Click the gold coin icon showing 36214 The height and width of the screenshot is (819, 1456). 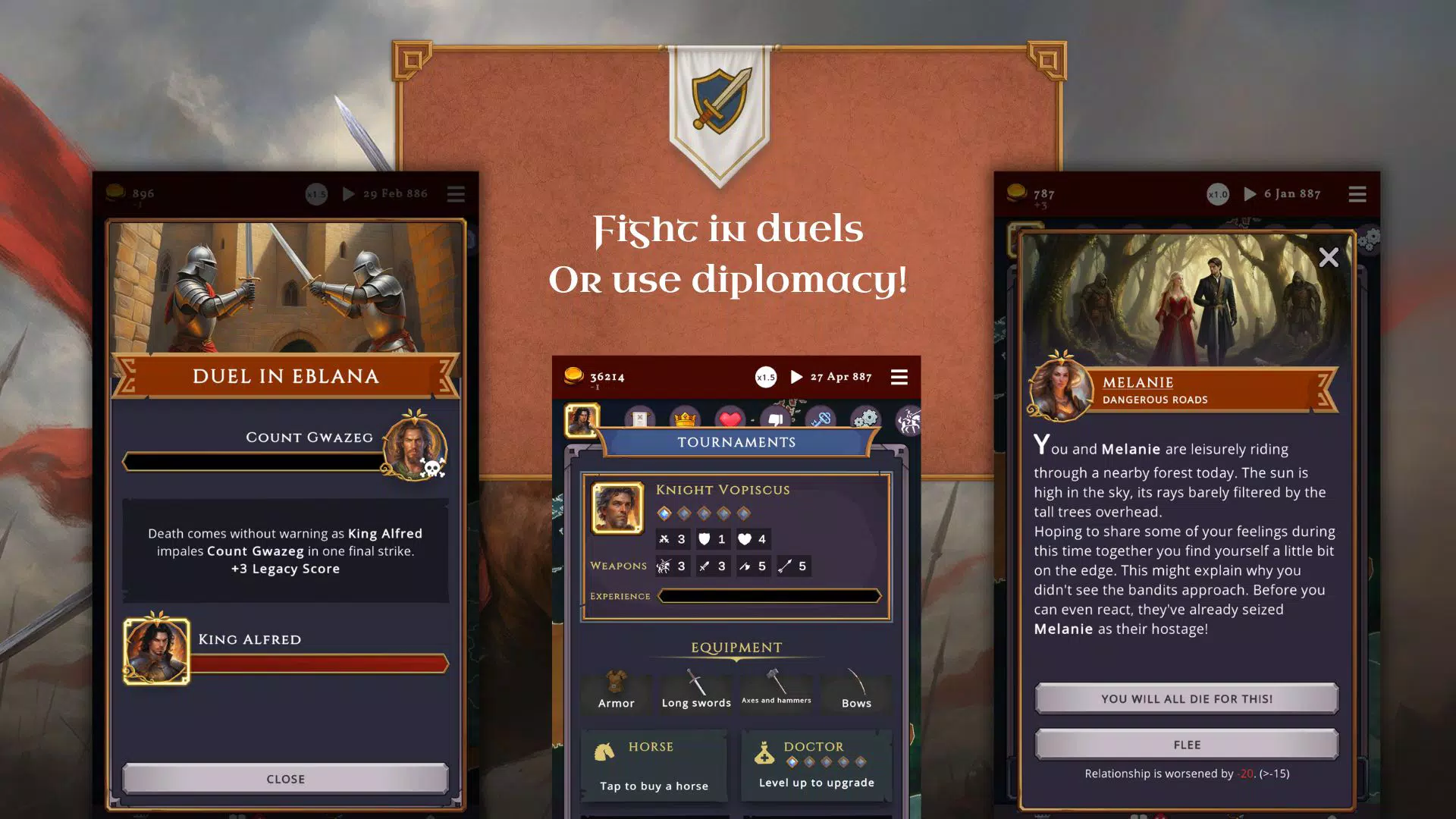(574, 377)
